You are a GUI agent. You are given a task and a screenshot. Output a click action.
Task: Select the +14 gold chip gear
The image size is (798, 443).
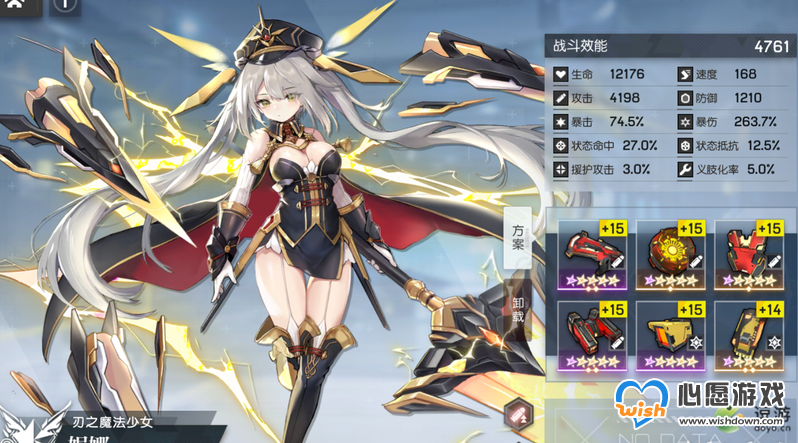coord(753,333)
